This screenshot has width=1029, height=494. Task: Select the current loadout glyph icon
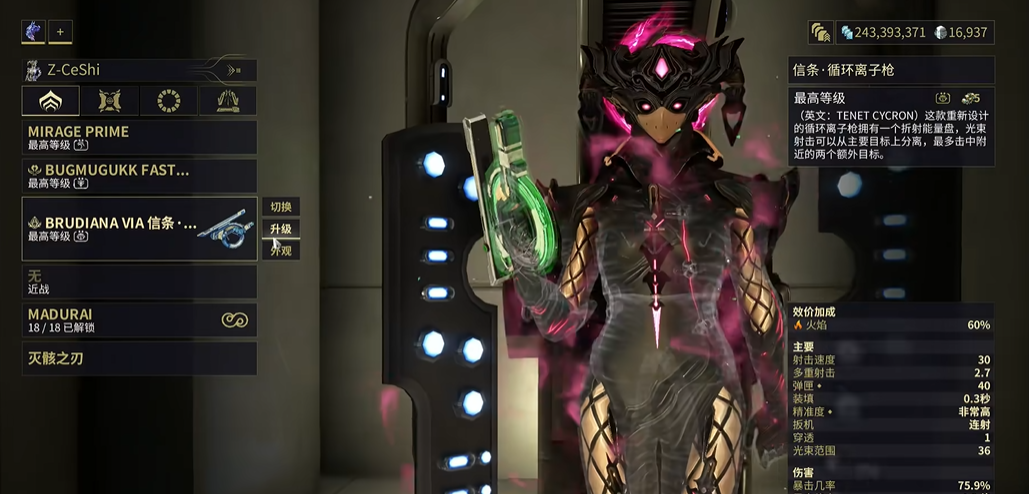point(33,32)
